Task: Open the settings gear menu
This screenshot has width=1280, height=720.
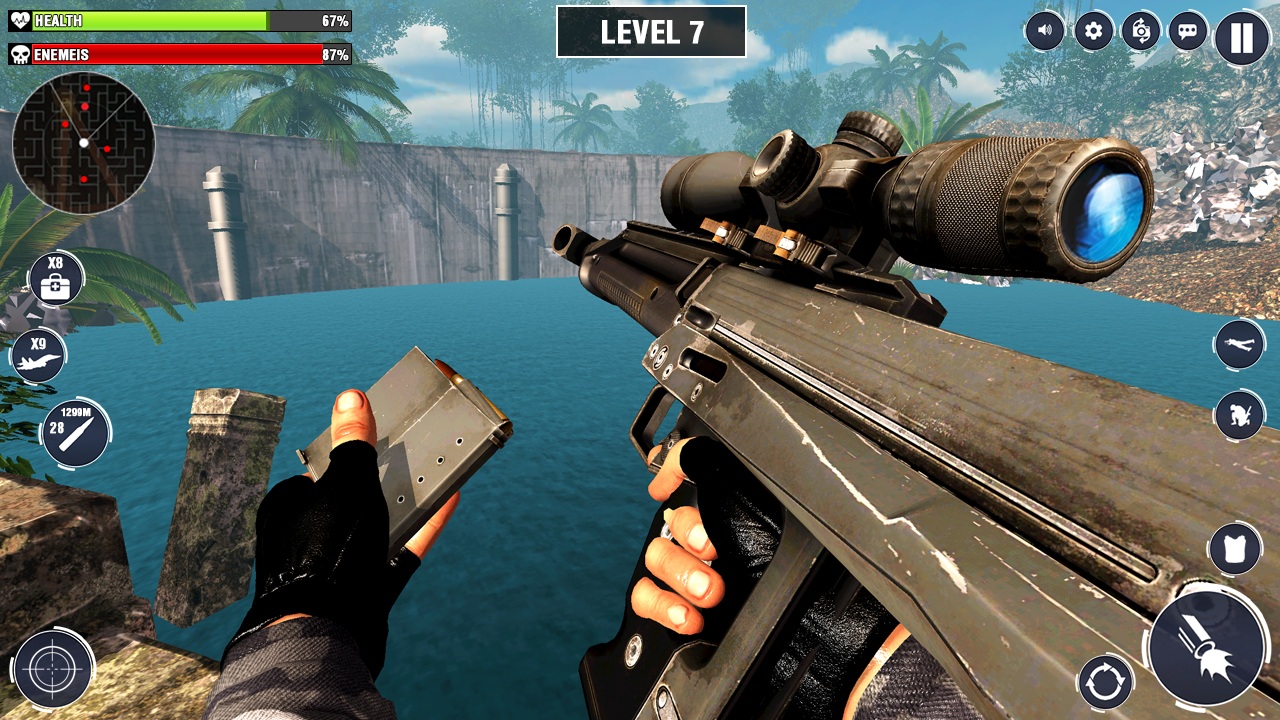Action: coord(1092,30)
